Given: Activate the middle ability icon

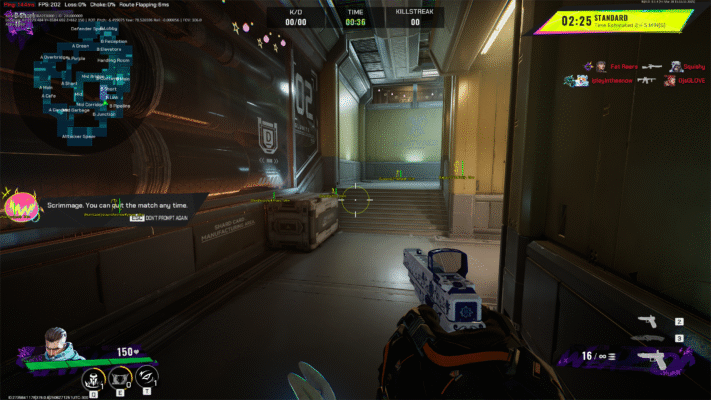Looking at the screenshot, I should click(120, 378).
